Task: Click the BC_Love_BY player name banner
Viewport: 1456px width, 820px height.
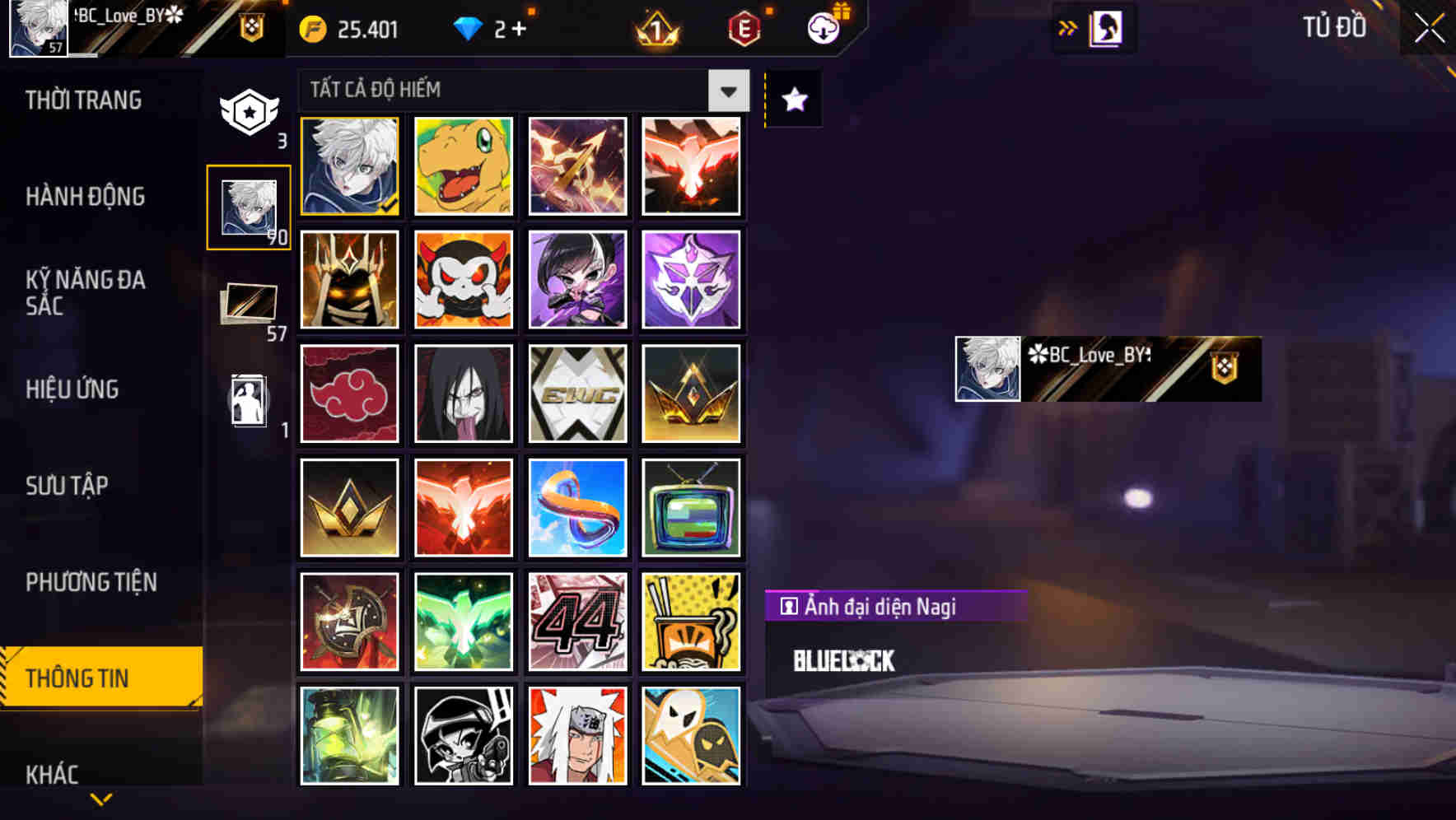Action: click(1108, 369)
